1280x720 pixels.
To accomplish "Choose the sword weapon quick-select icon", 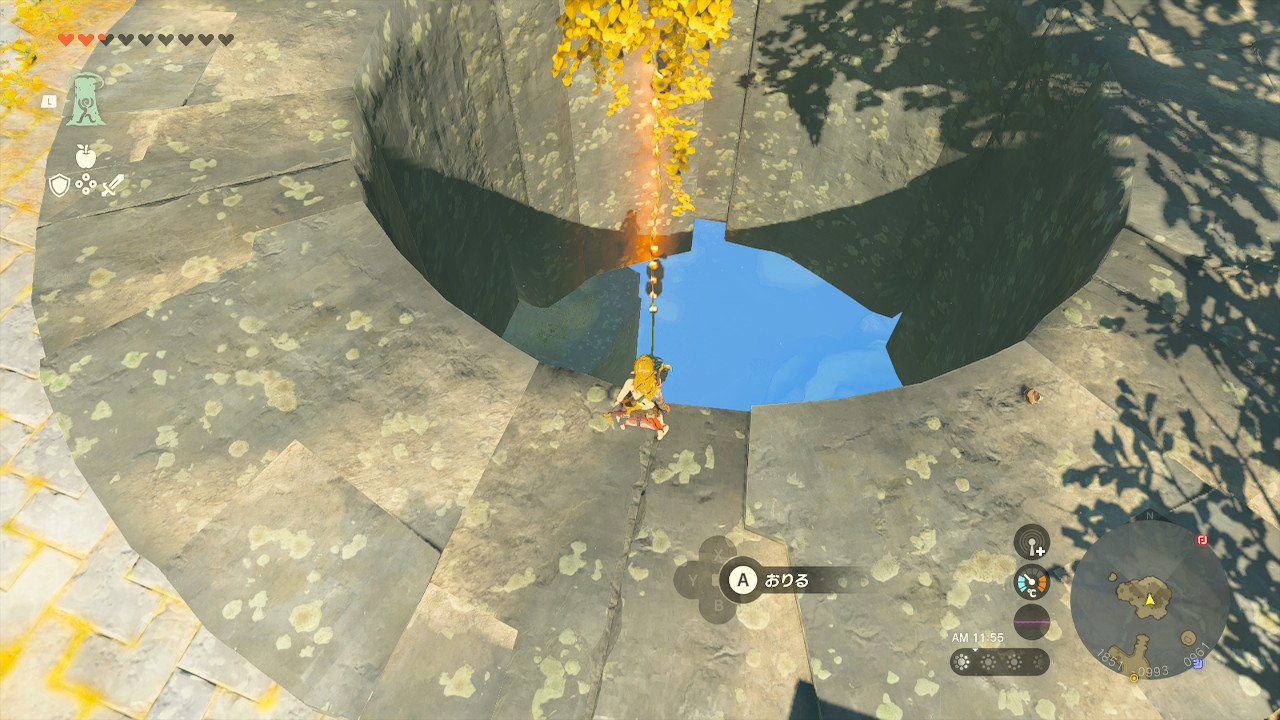I will click(112, 185).
